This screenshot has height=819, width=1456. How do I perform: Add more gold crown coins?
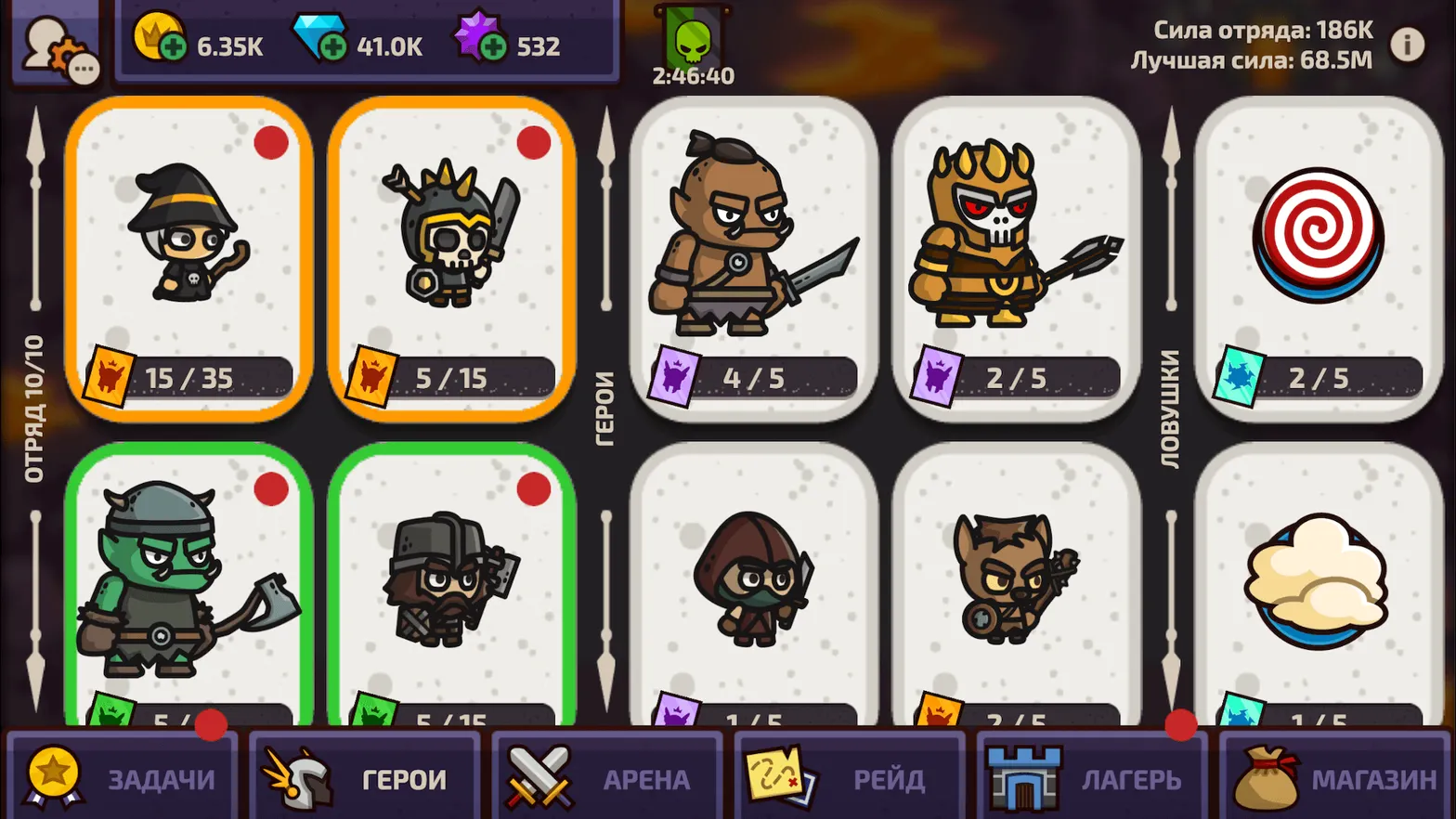pos(173,46)
